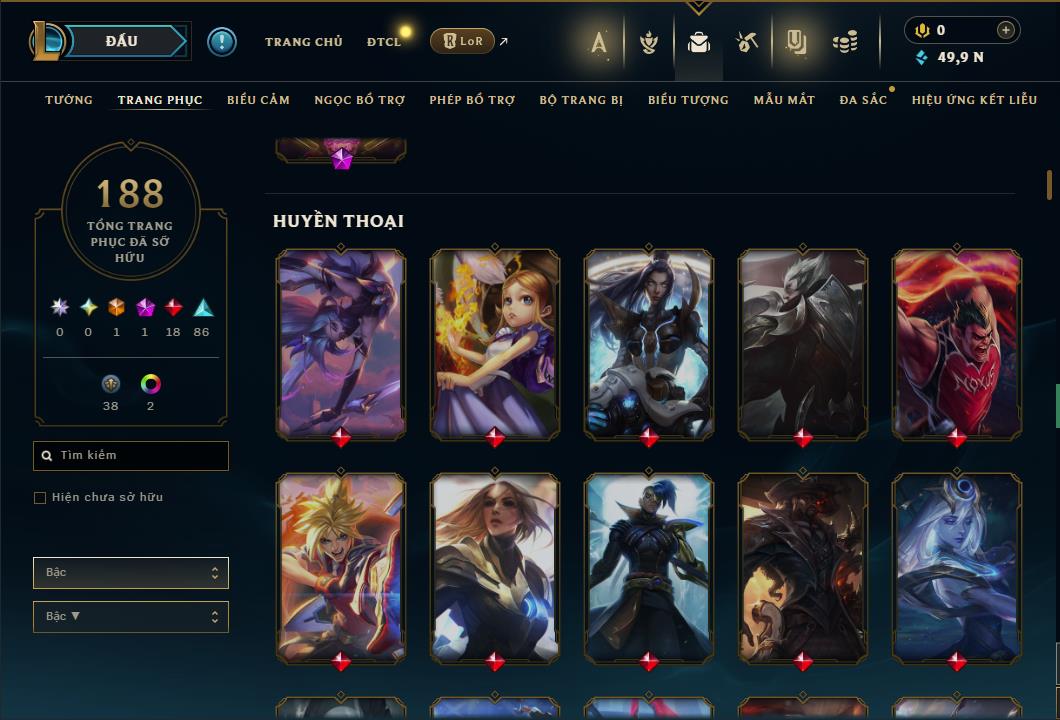Open the Bậc grouping dropdown
The image size is (1060, 720).
tap(131, 573)
